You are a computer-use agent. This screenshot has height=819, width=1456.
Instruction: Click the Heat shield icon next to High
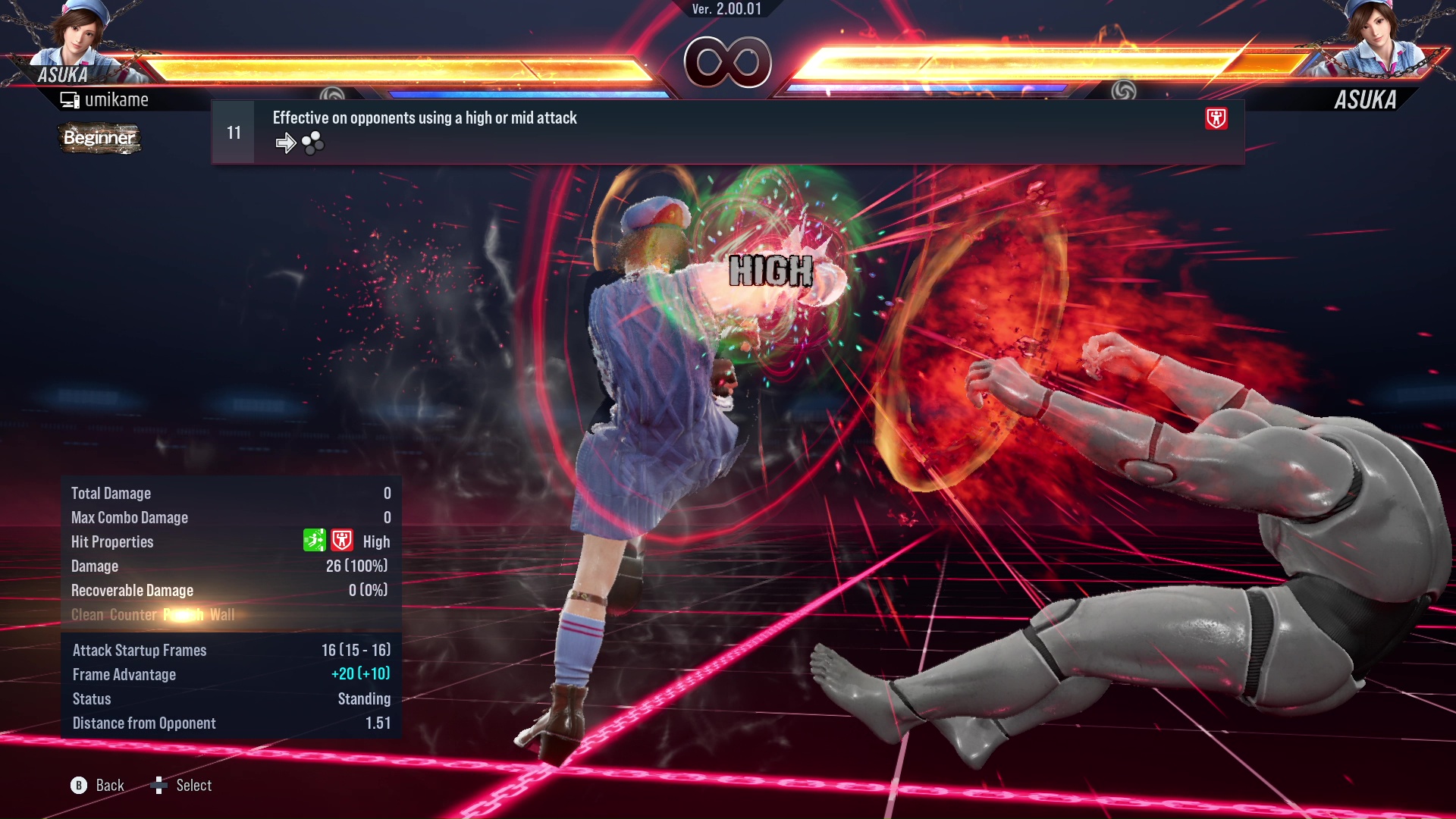[342, 541]
